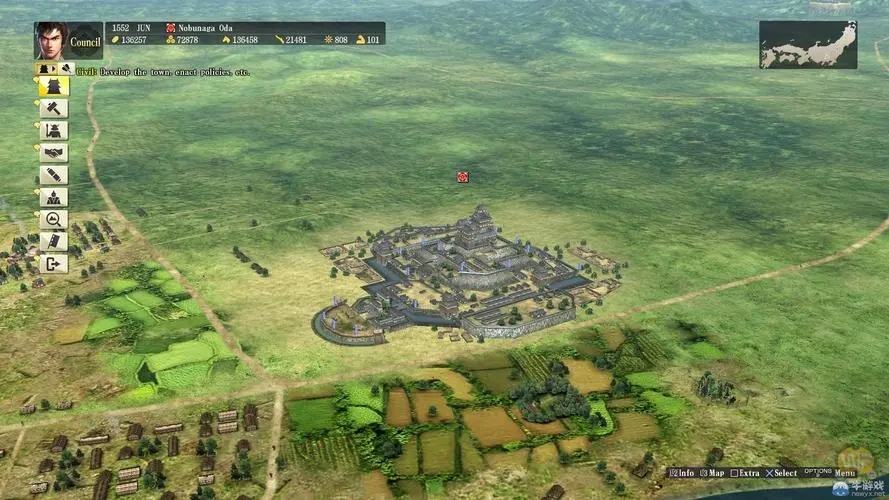Open the seated officer command
889x500 pixels.
(x=53, y=197)
